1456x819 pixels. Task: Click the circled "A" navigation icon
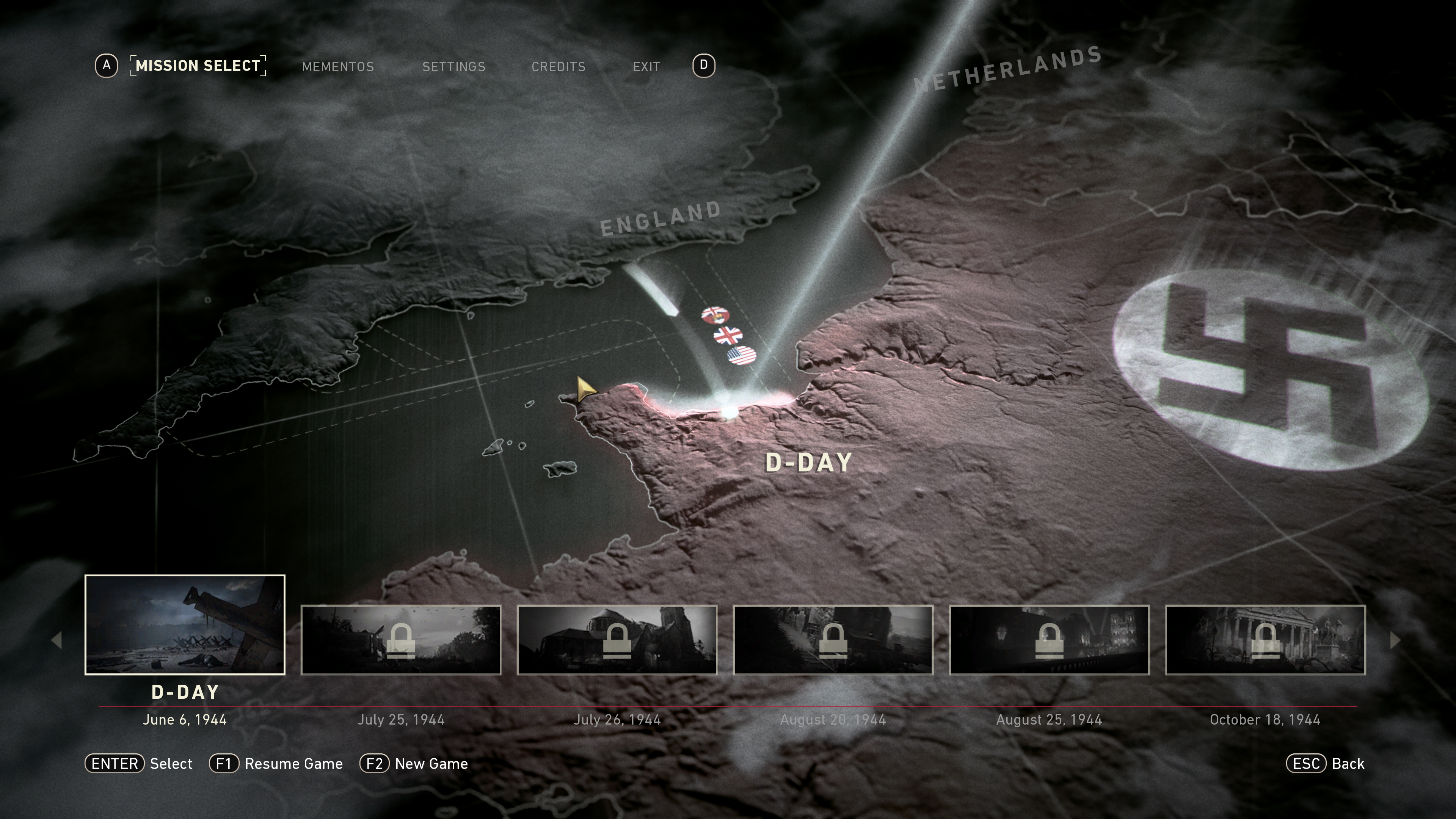coord(107,66)
